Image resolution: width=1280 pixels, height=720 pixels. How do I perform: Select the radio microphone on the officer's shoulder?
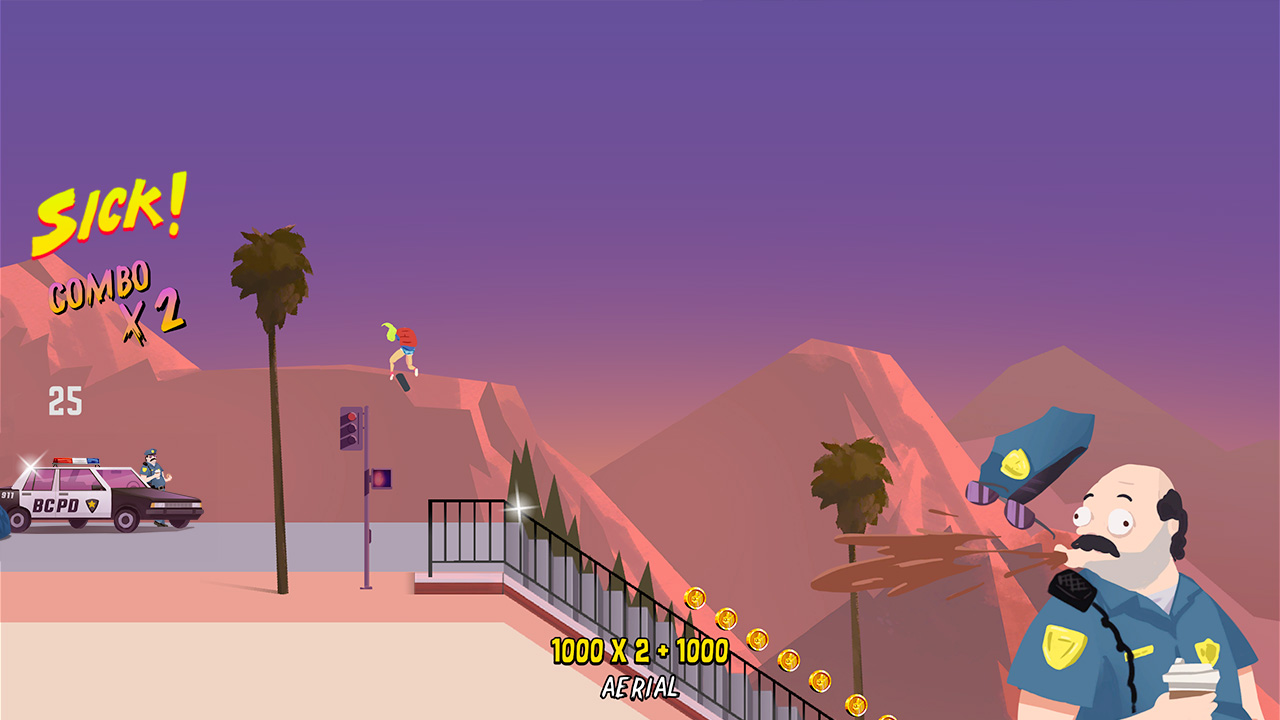pos(1073,589)
